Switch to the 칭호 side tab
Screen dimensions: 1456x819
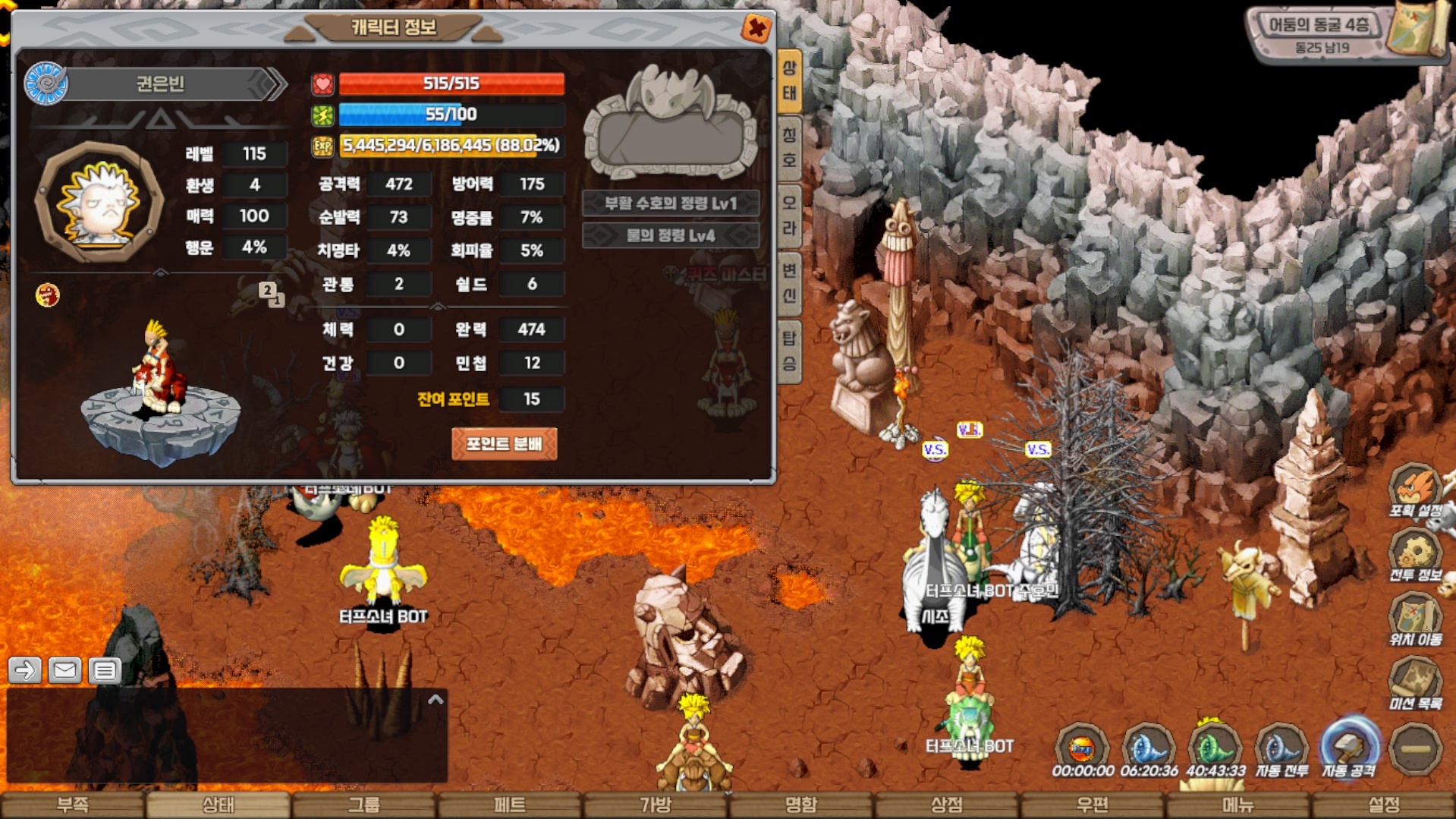pos(790,148)
